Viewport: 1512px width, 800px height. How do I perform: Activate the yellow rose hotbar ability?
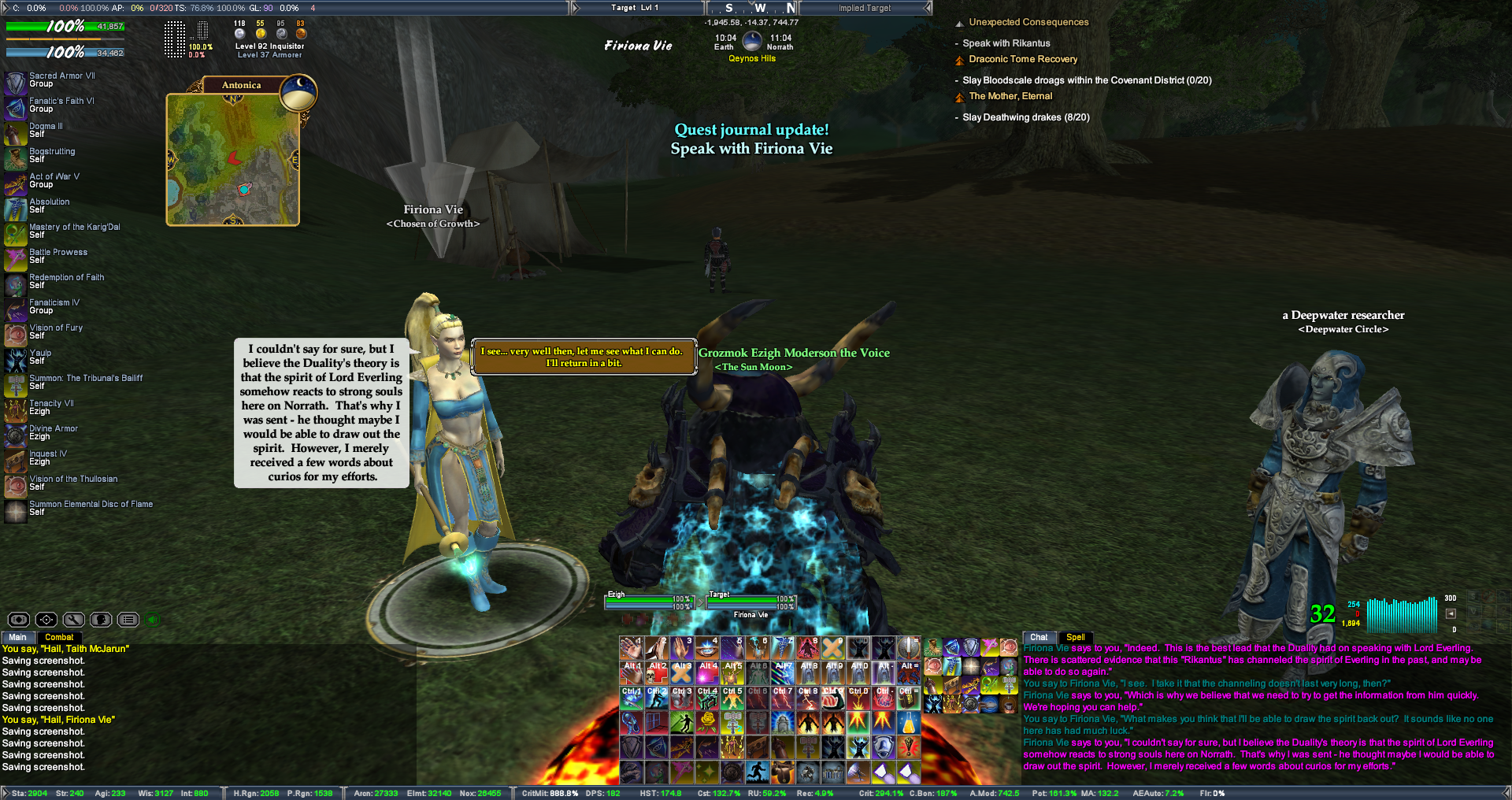(x=708, y=721)
